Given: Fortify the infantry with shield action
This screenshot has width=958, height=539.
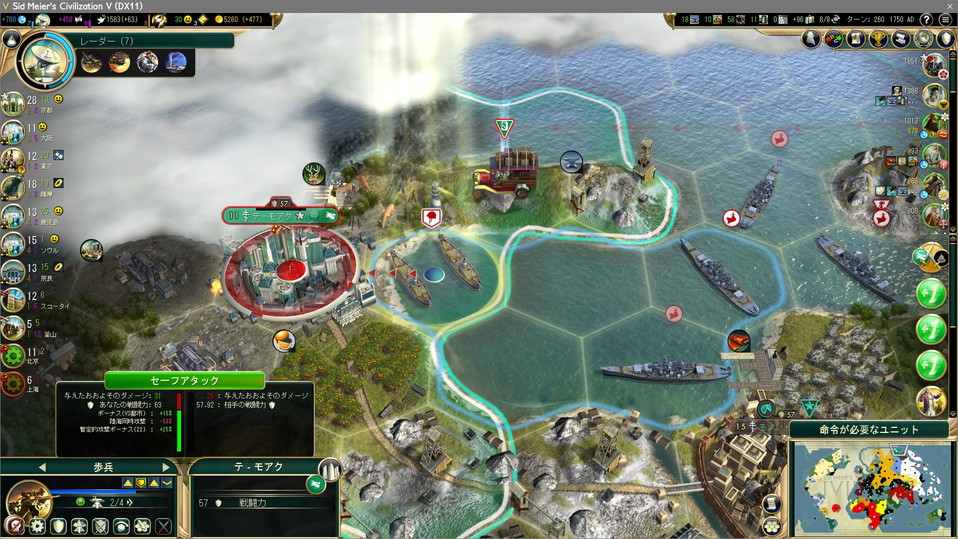Looking at the screenshot, I should coord(59,526).
